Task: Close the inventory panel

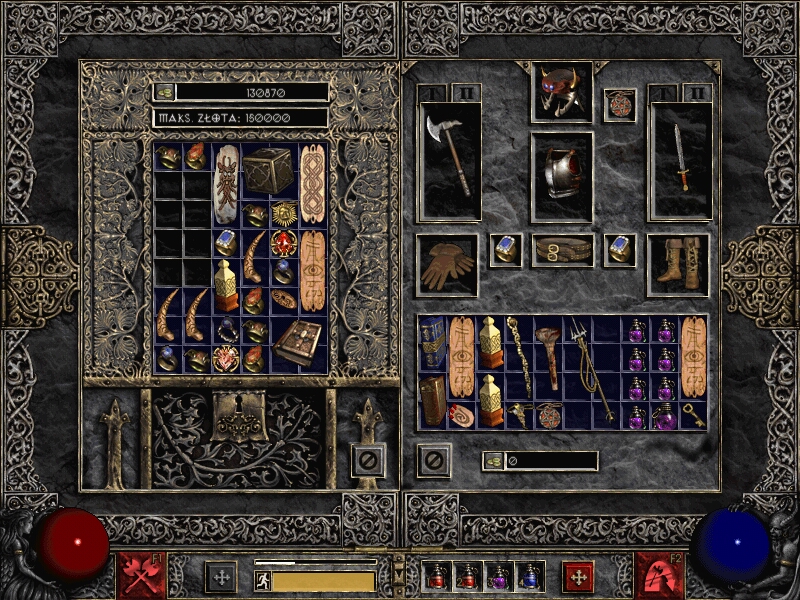Action: click(x=433, y=461)
